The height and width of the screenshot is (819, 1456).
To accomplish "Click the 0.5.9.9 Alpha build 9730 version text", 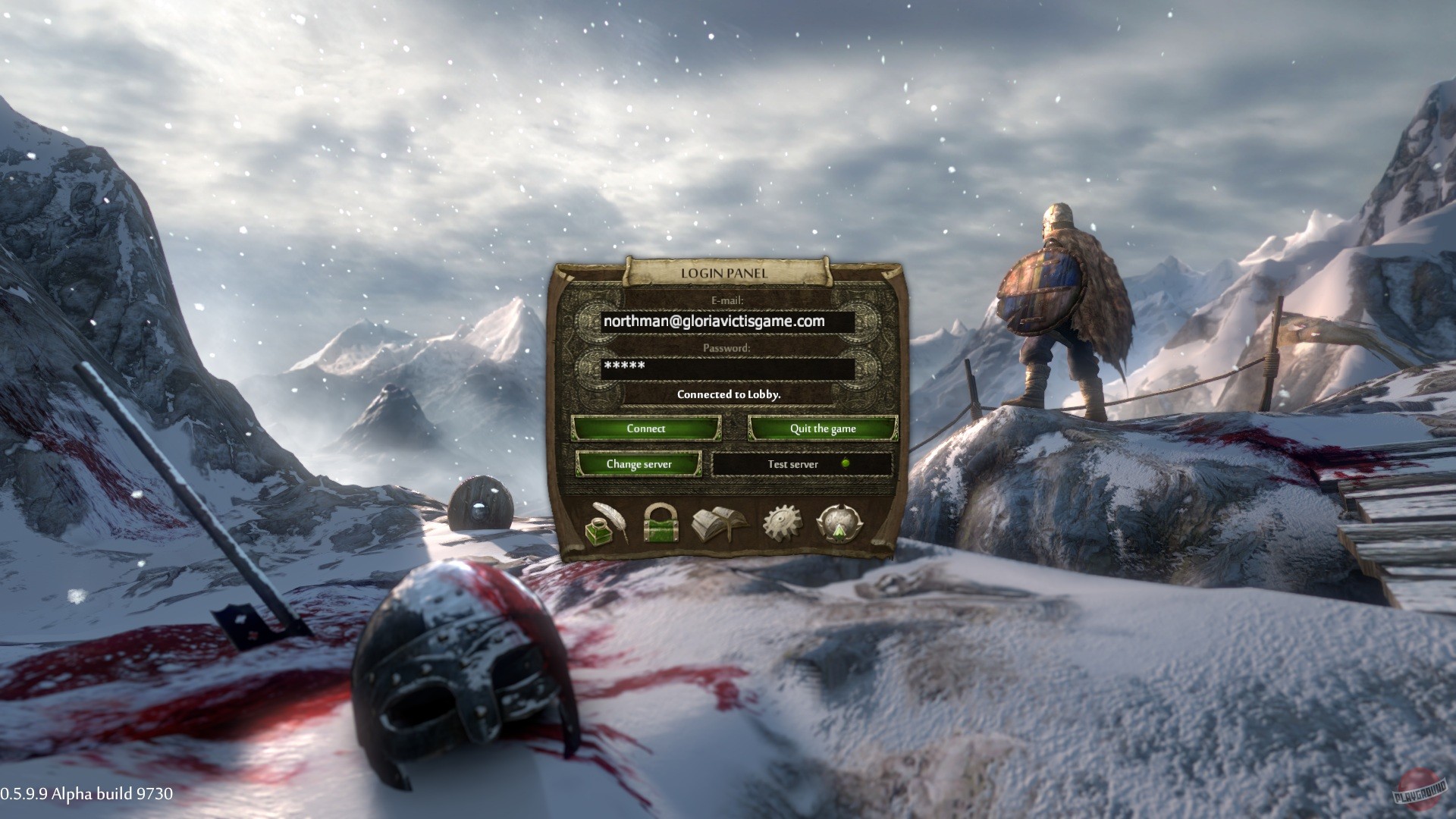I will tap(87, 795).
